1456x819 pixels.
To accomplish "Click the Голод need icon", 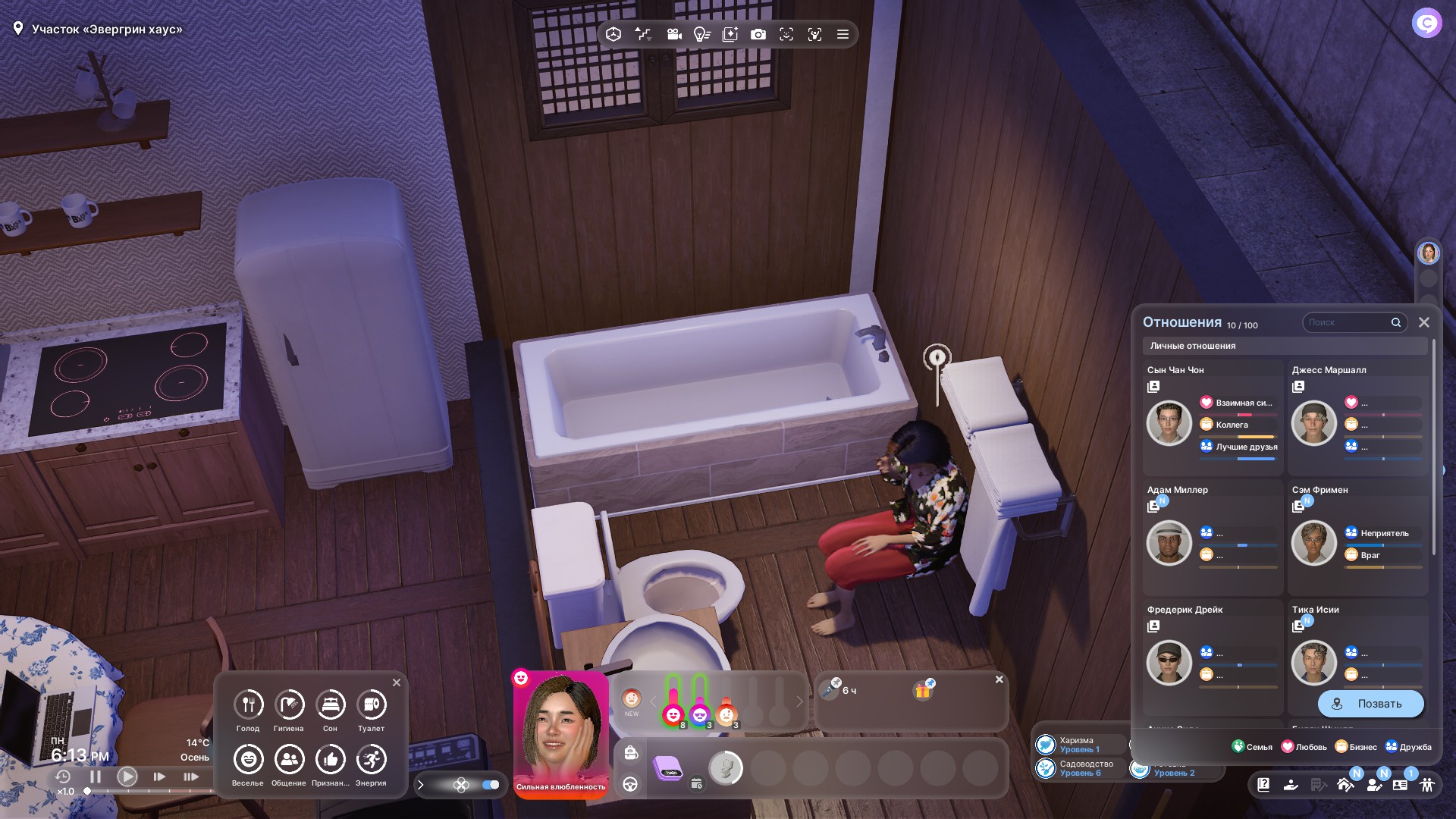I will coord(248,705).
